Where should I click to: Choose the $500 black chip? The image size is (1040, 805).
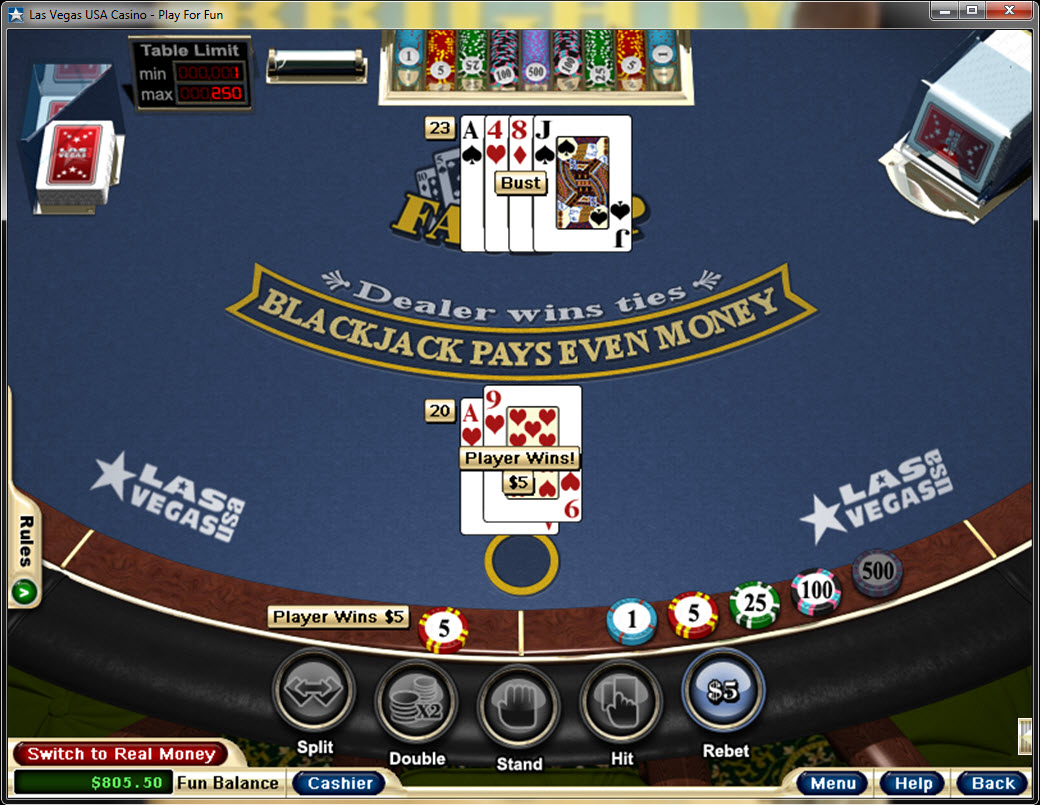(877, 573)
